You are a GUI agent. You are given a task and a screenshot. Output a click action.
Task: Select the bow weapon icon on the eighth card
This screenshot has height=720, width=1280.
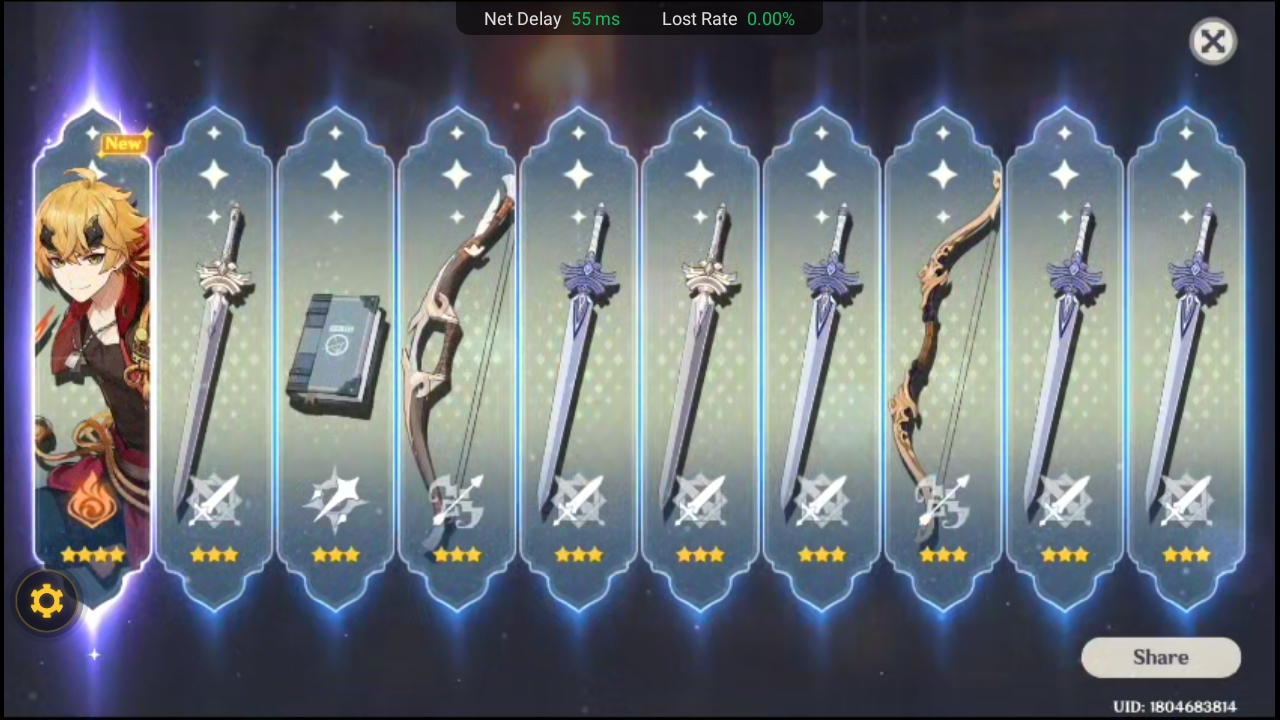point(943,500)
